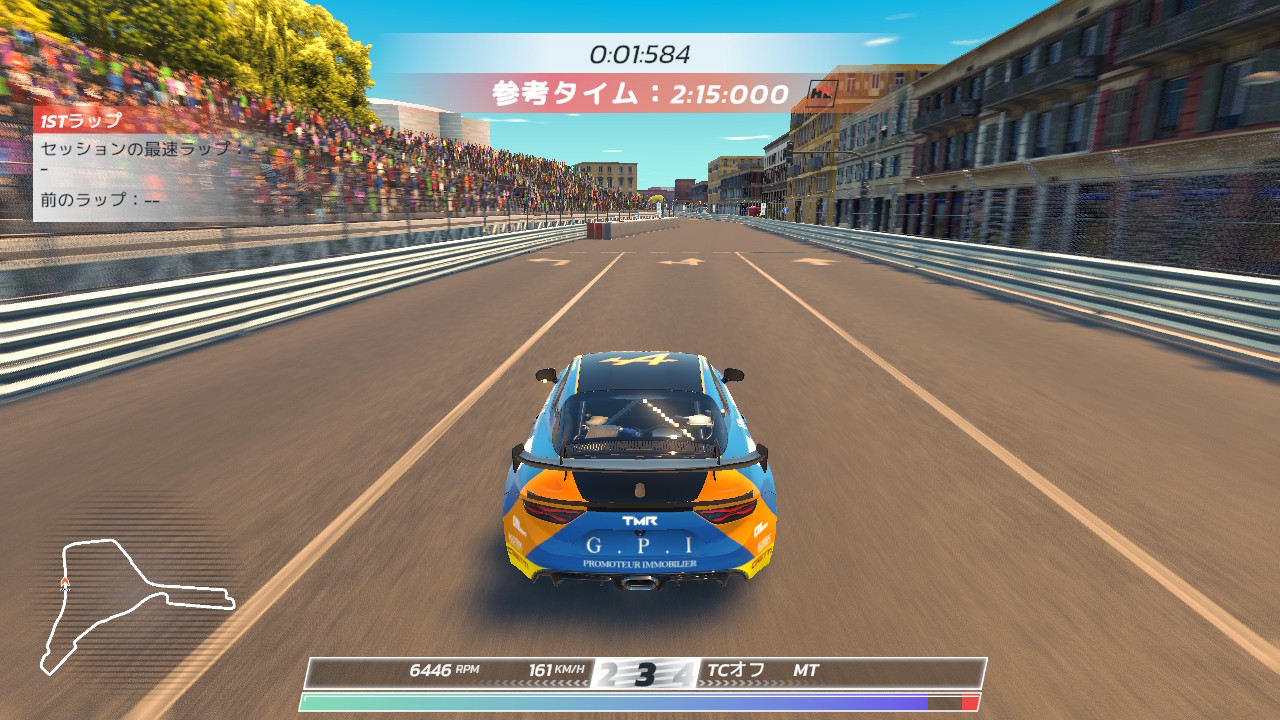
Task: Click the MT transmission indicator
Action: [806, 670]
